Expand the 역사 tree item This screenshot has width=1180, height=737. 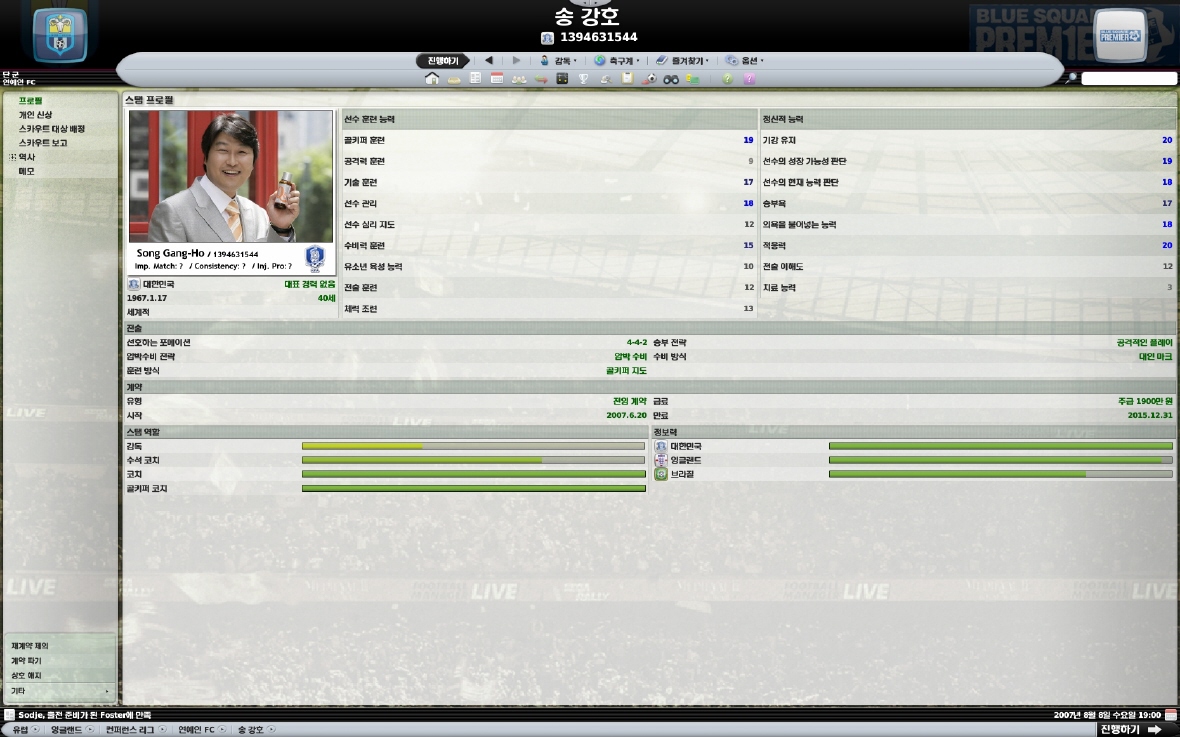[x=13, y=157]
